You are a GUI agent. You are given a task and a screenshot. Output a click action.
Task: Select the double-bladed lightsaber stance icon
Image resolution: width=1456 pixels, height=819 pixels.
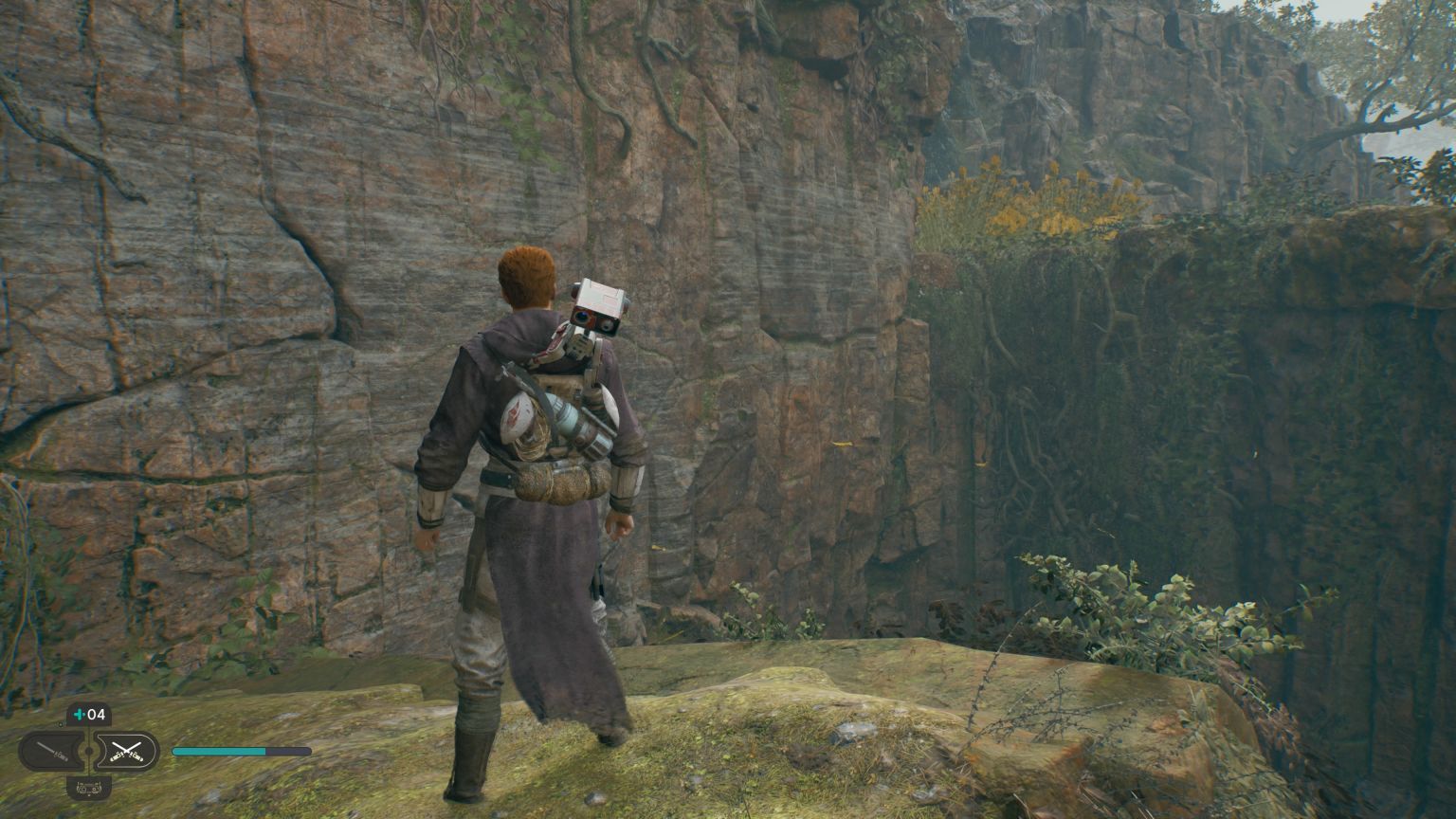(127, 751)
